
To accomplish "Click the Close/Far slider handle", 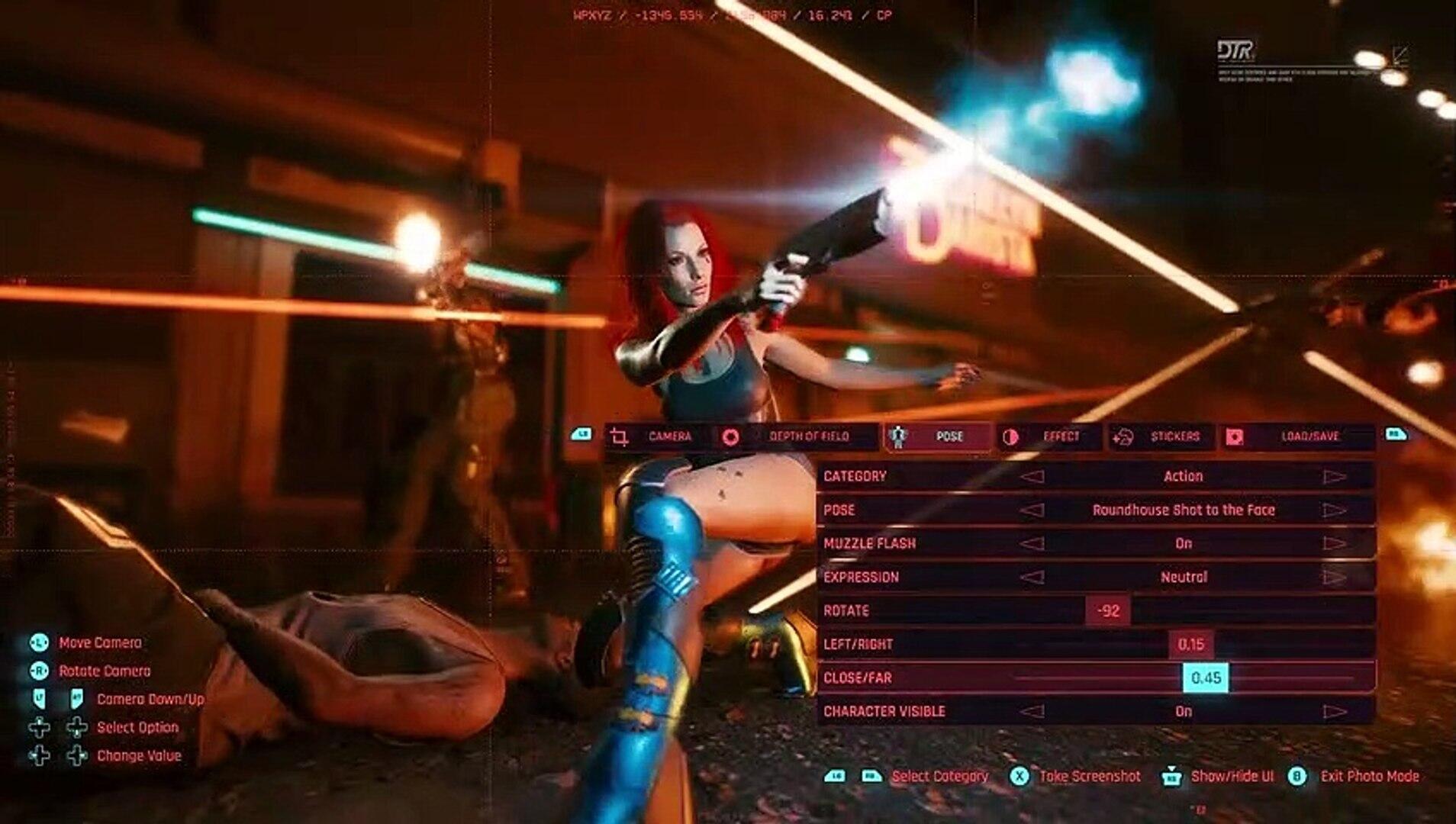I will pyautogui.click(x=1206, y=678).
